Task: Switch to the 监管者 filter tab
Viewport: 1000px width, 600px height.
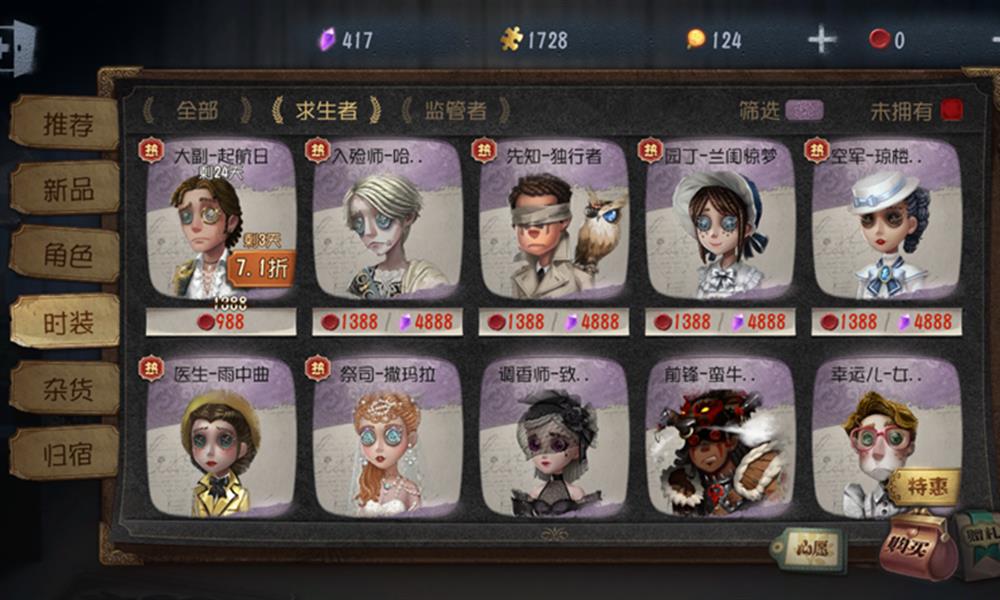Action: tap(455, 110)
